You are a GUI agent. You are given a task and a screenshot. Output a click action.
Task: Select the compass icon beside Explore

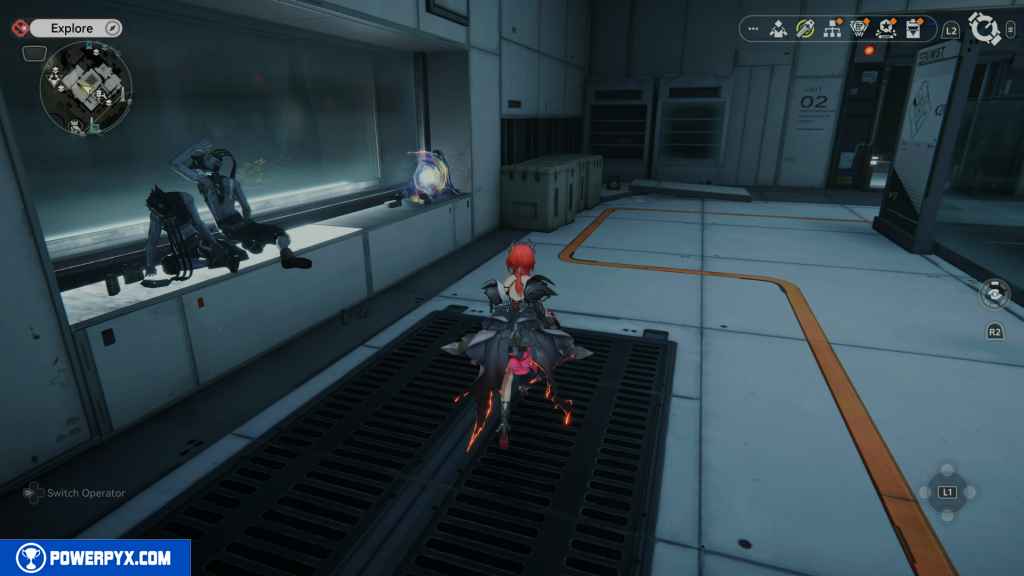tap(112, 28)
